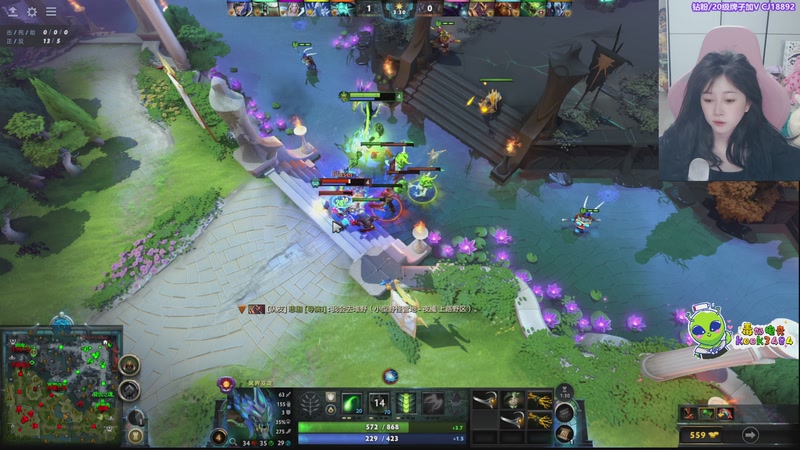Use the curved blade item in inventory
This screenshot has height=450, width=800.
click(485, 401)
